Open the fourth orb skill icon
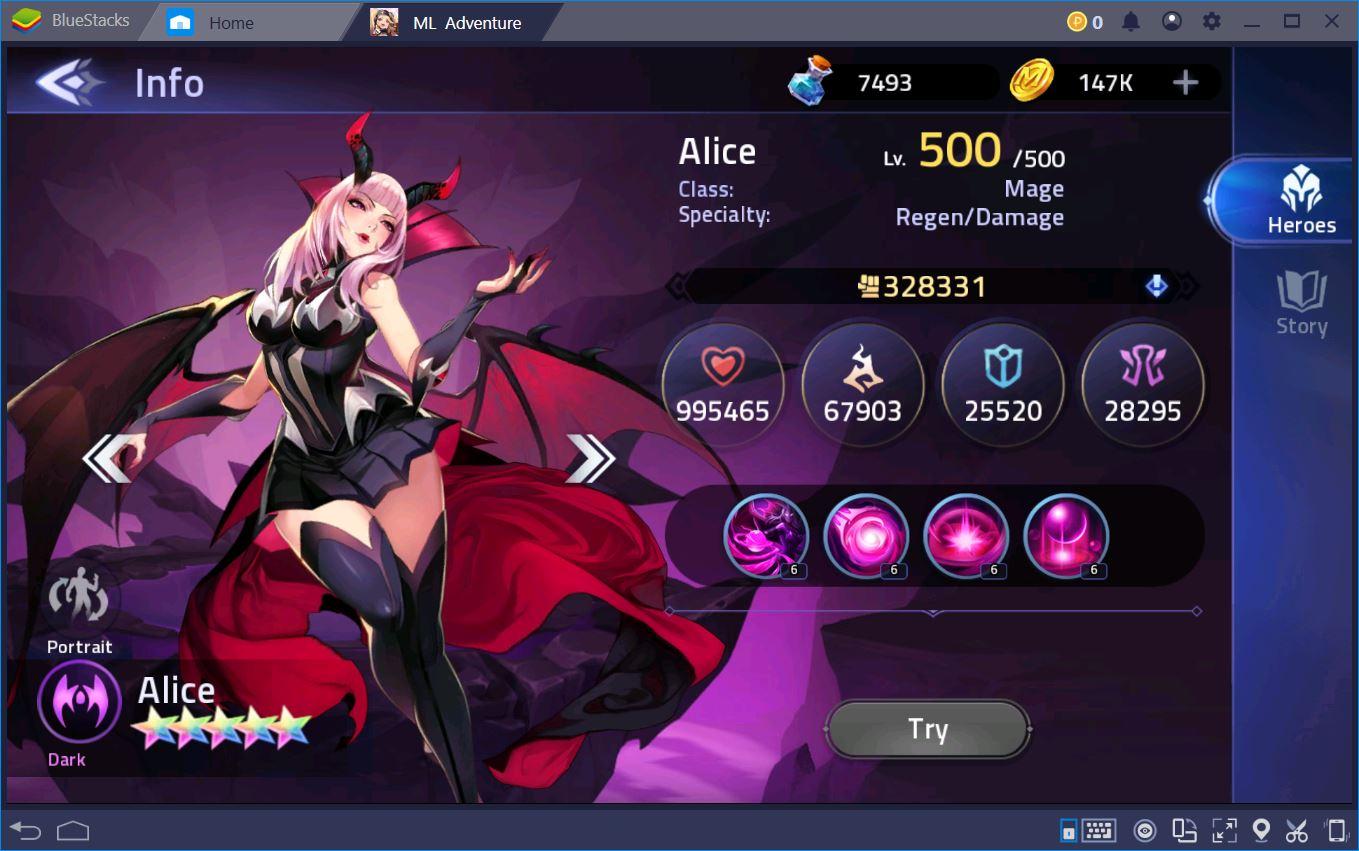The width and height of the screenshot is (1359, 851). click(1066, 537)
